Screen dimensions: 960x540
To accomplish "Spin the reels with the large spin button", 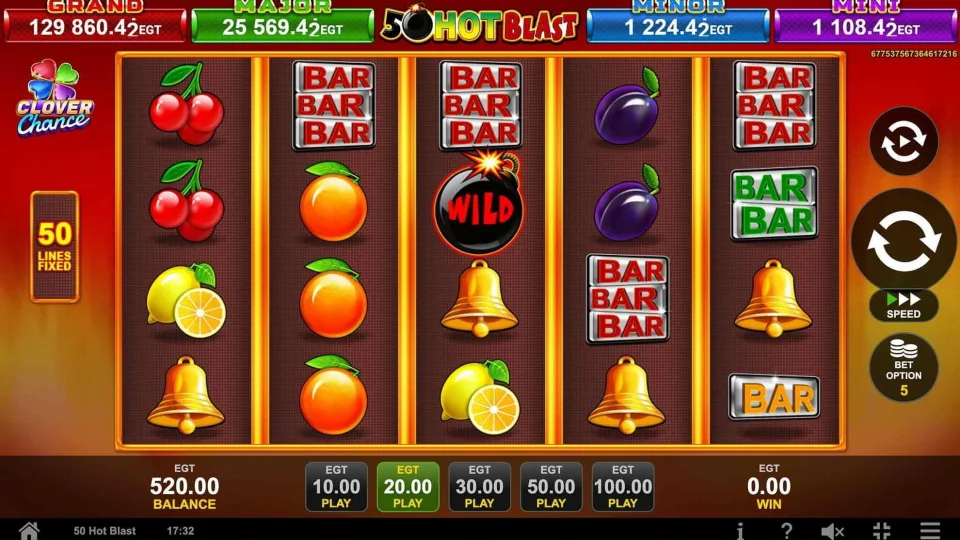I will click(903, 239).
